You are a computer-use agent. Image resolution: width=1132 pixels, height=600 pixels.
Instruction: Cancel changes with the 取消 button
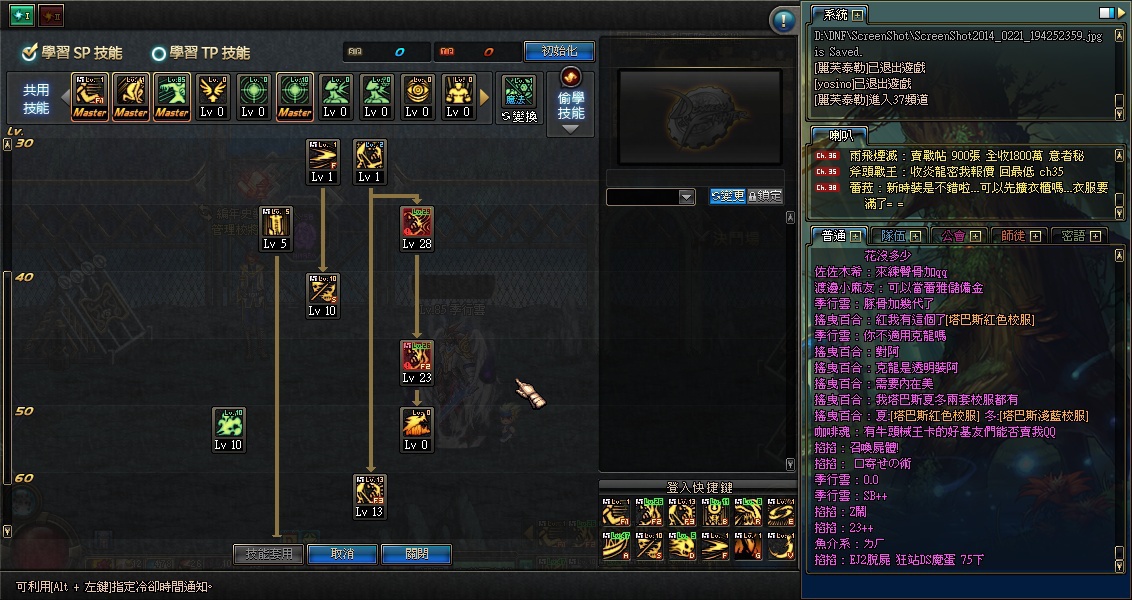tap(342, 554)
